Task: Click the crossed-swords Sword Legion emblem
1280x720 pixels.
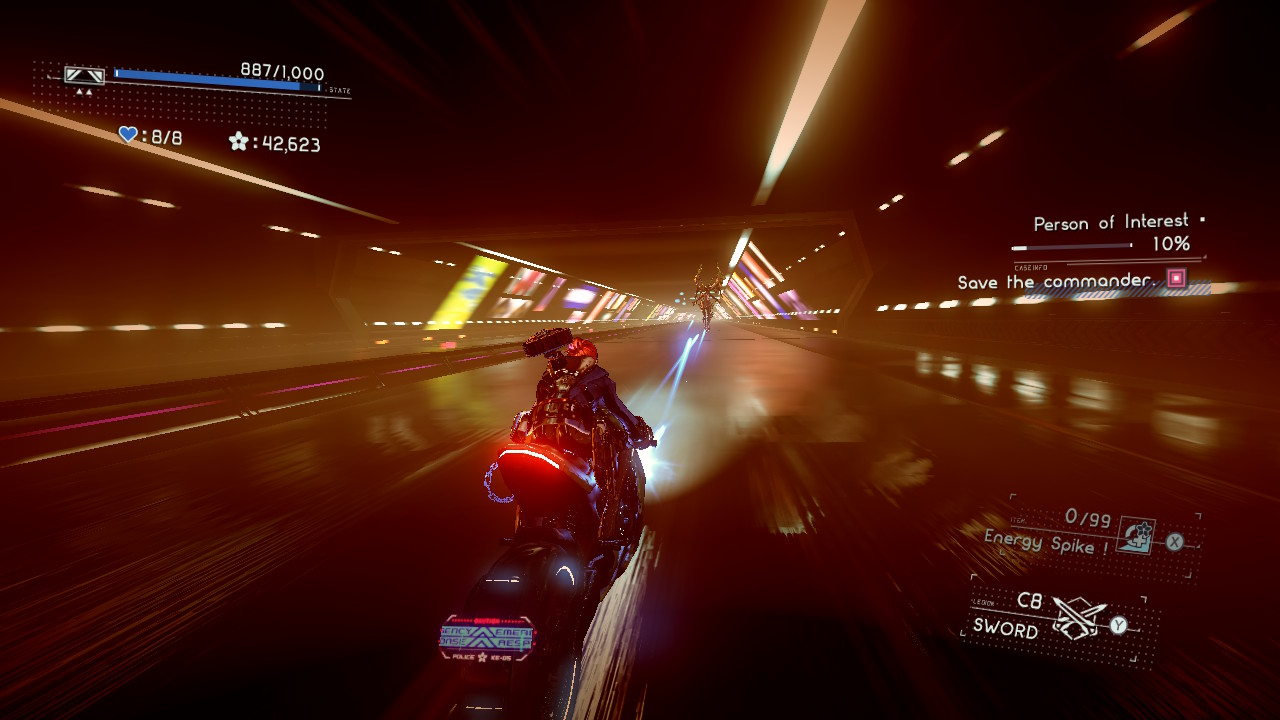Action: (1078, 615)
